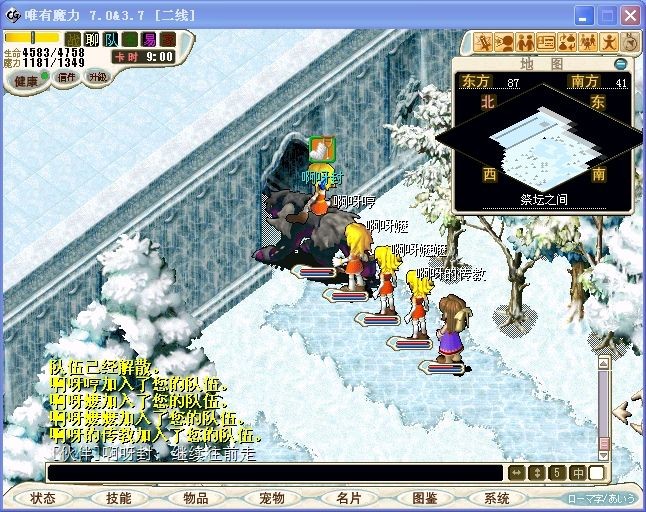Open the 系统 system menu
Screen dimensions: 646x512
pos(497,498)
